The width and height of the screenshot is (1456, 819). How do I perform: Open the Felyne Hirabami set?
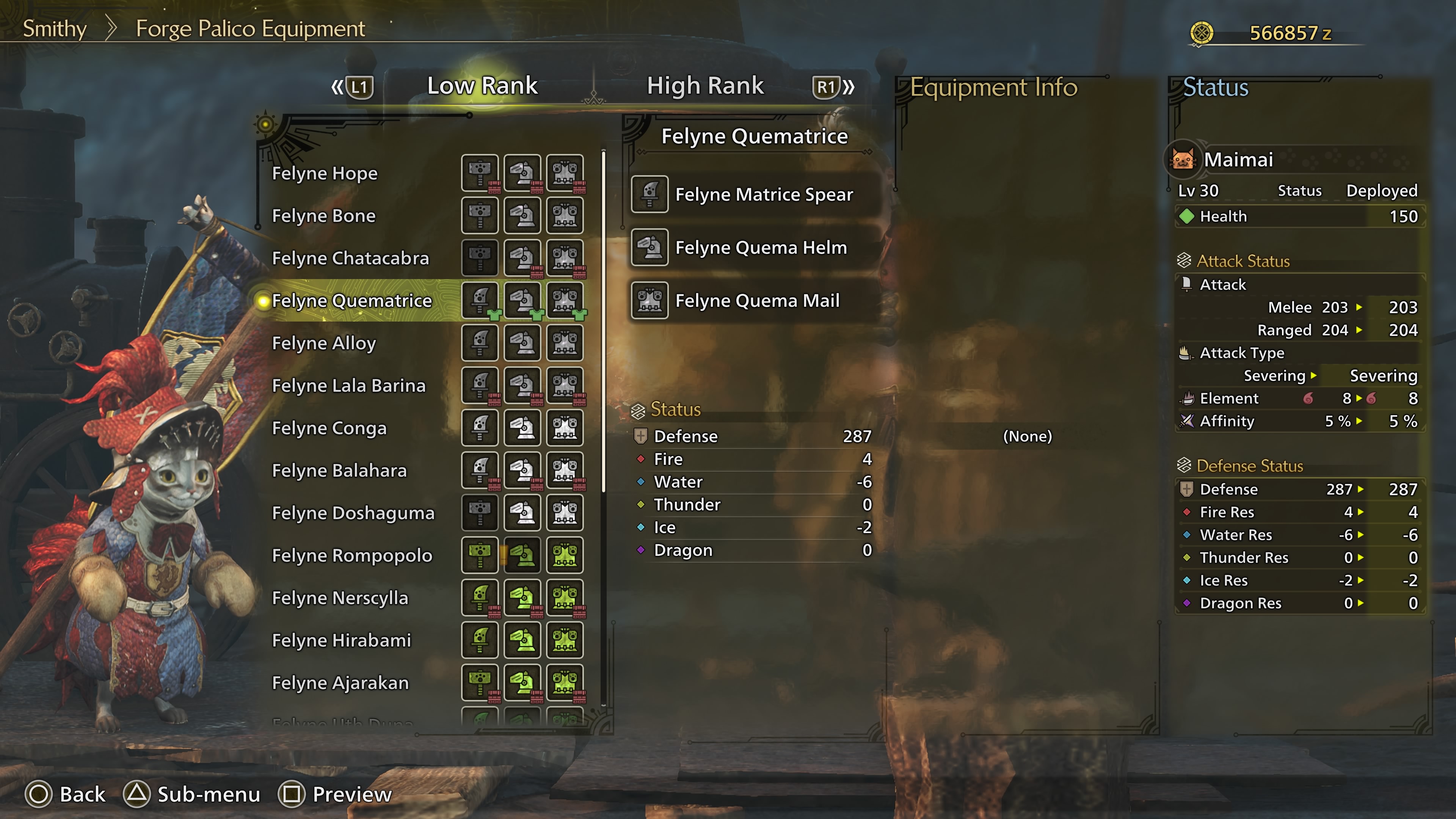341,640
